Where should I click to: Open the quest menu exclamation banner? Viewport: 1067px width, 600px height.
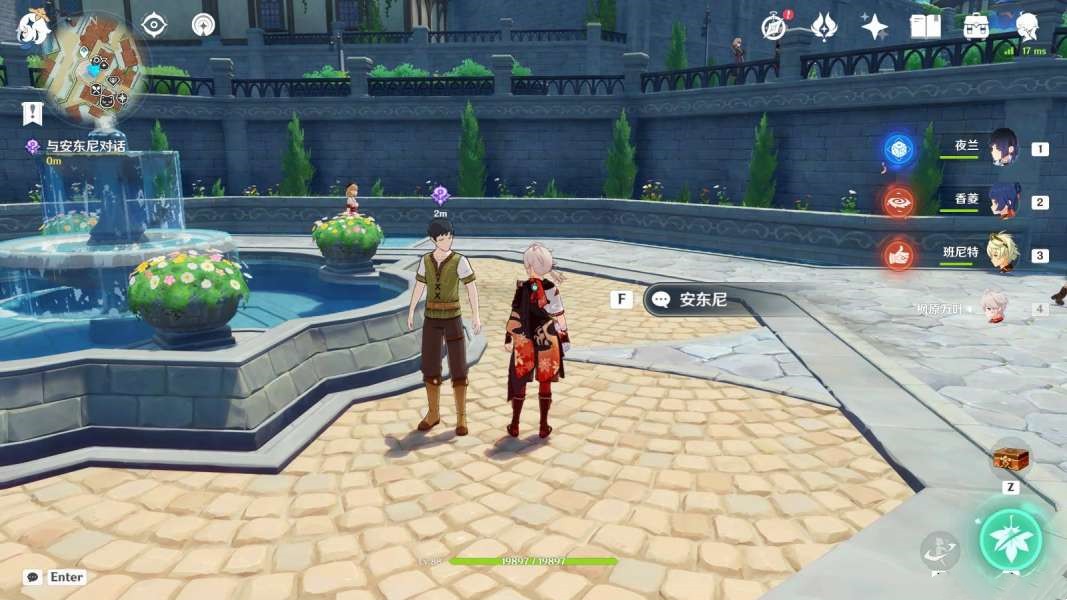tap(33, 113)
